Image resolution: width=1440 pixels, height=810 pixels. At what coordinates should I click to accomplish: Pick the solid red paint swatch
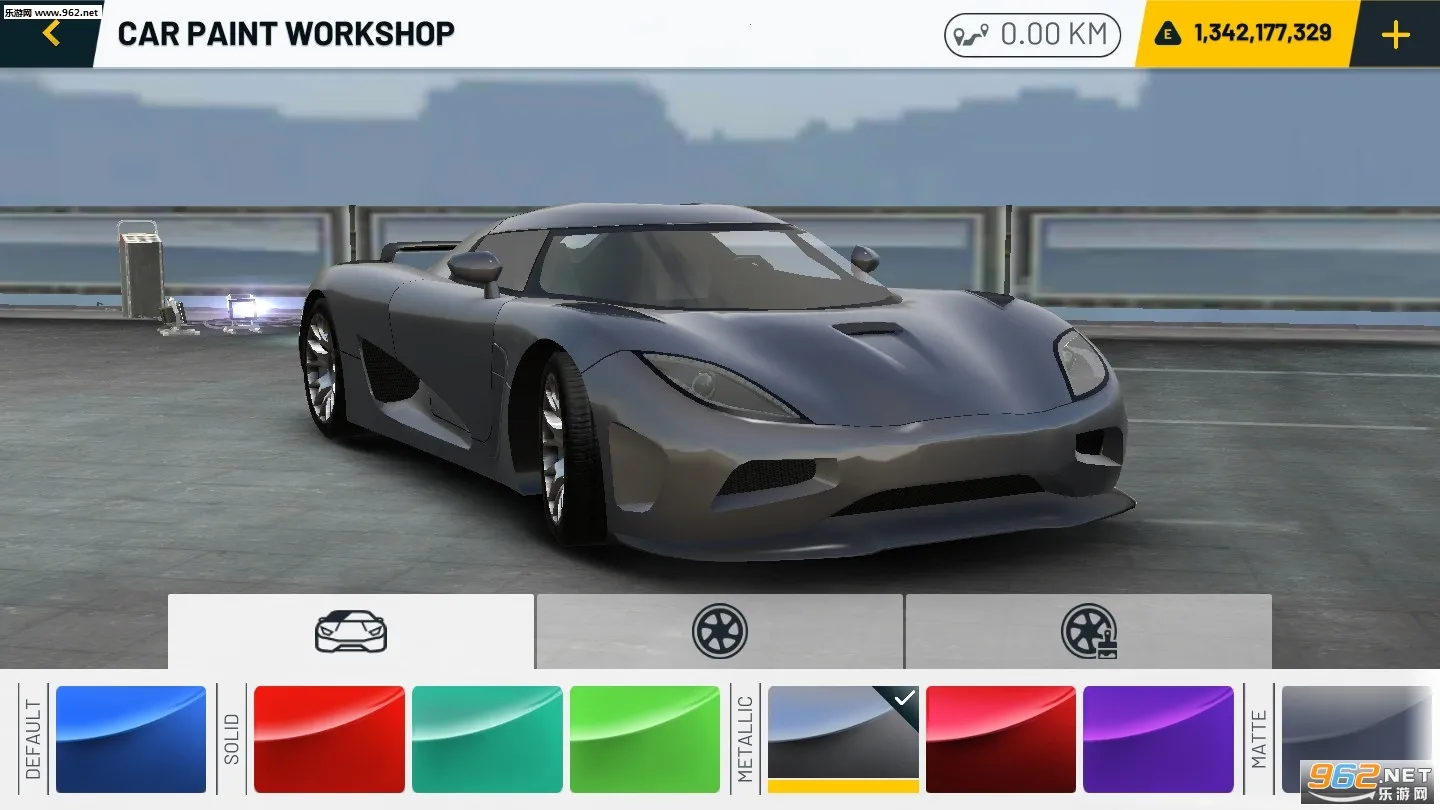tap(329, 738)
